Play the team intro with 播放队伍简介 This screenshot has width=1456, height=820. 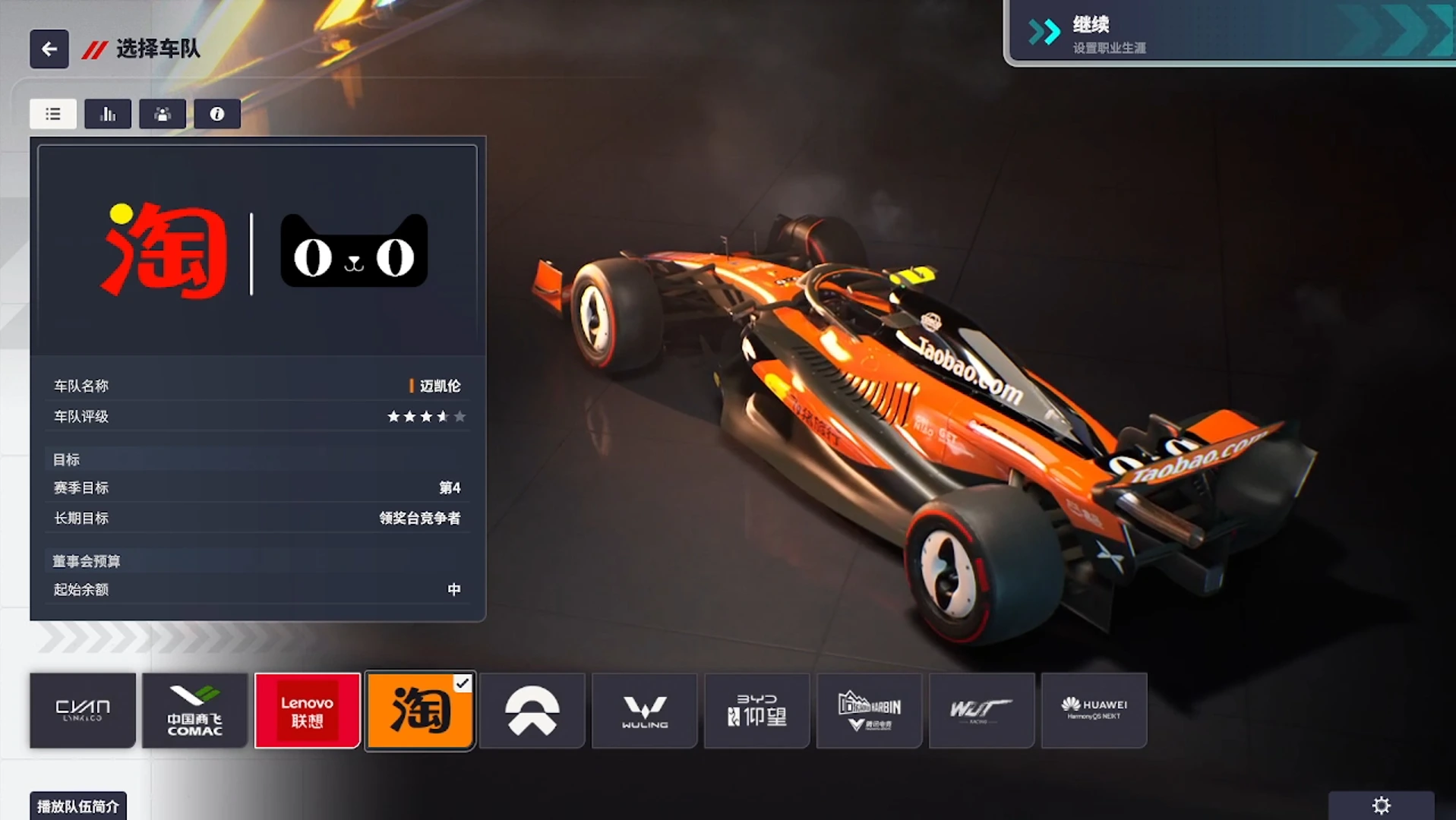(x=78, y=806)
